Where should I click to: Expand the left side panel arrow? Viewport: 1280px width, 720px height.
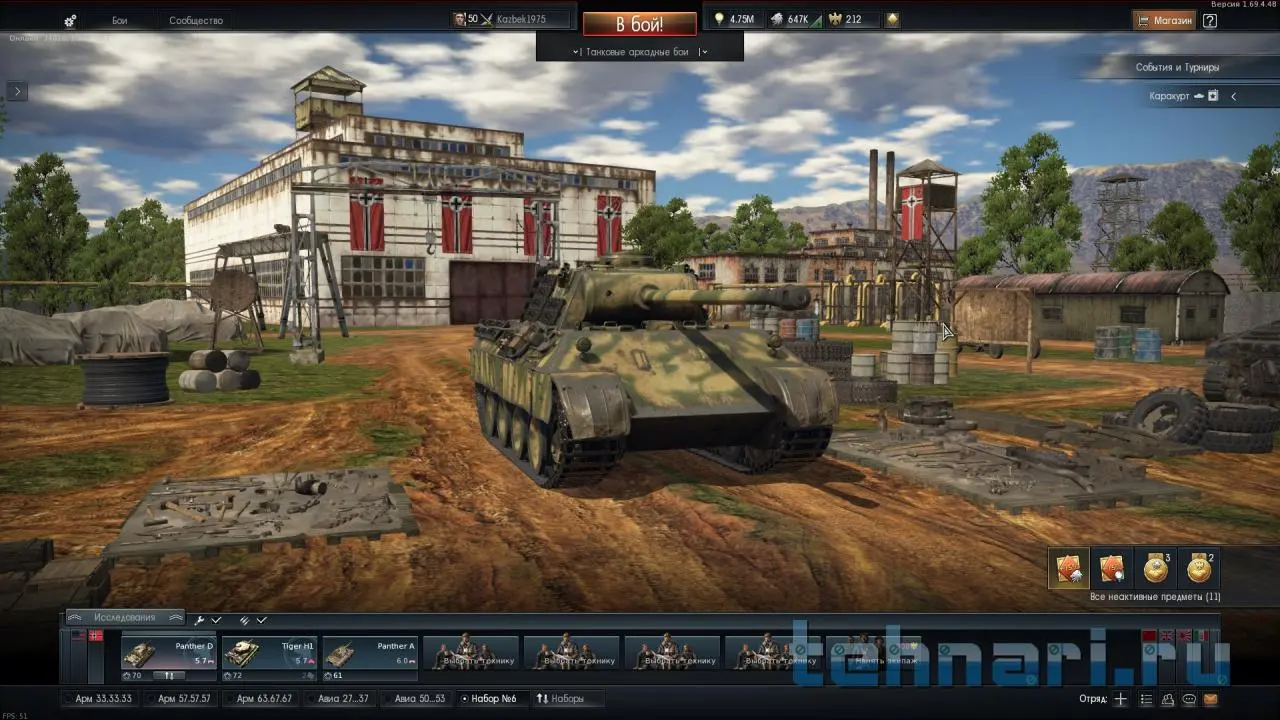click(17, 91)
